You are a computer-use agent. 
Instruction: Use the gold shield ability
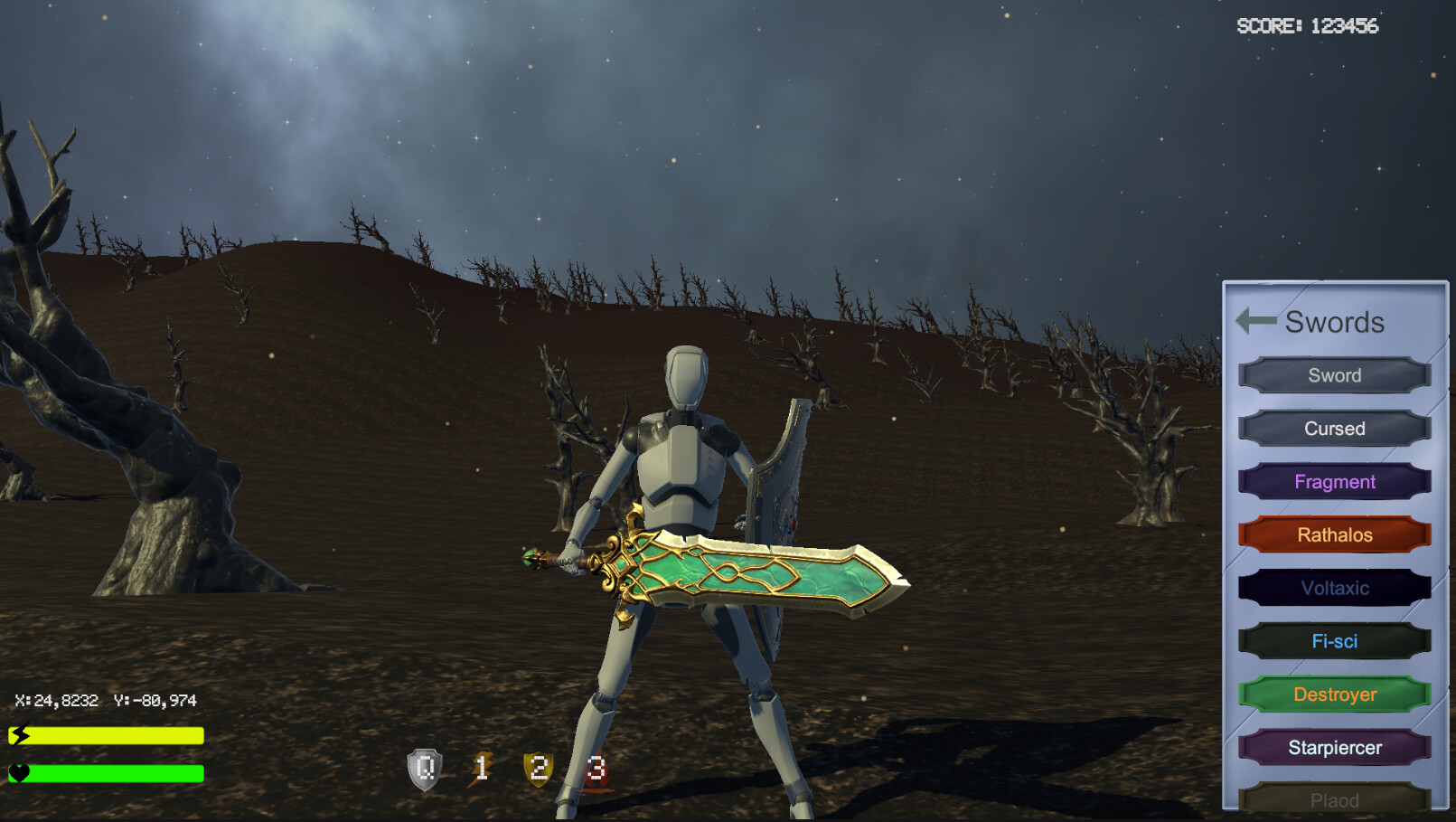coord(539,770)
